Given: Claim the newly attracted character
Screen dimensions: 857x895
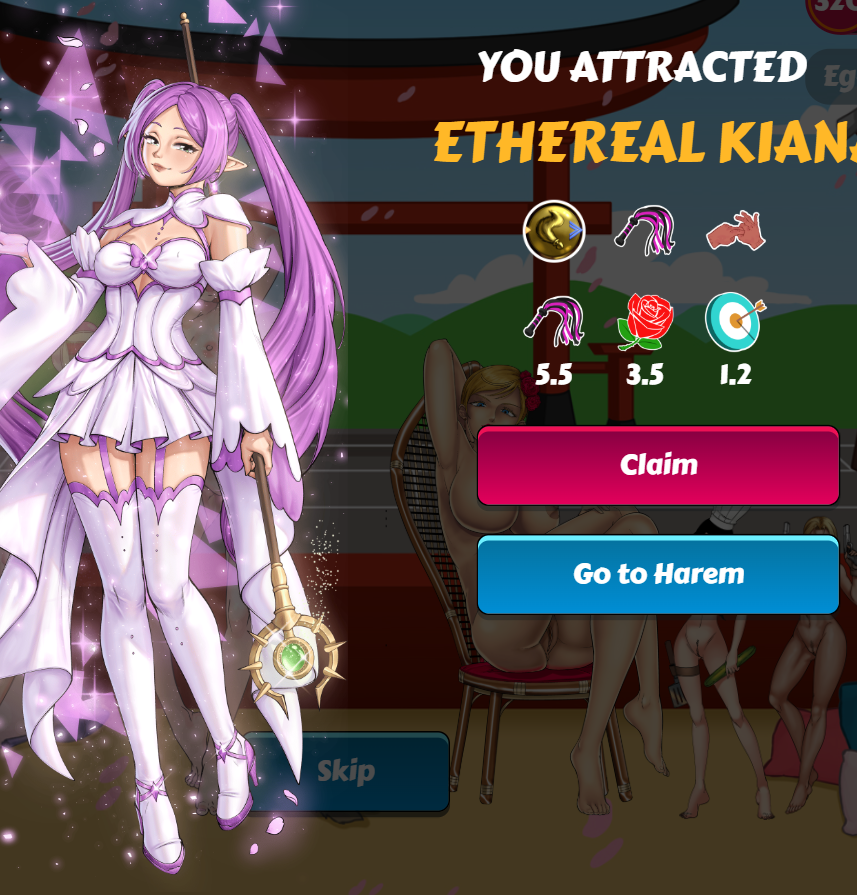Looking at the screenshot, I should (658, 465).
